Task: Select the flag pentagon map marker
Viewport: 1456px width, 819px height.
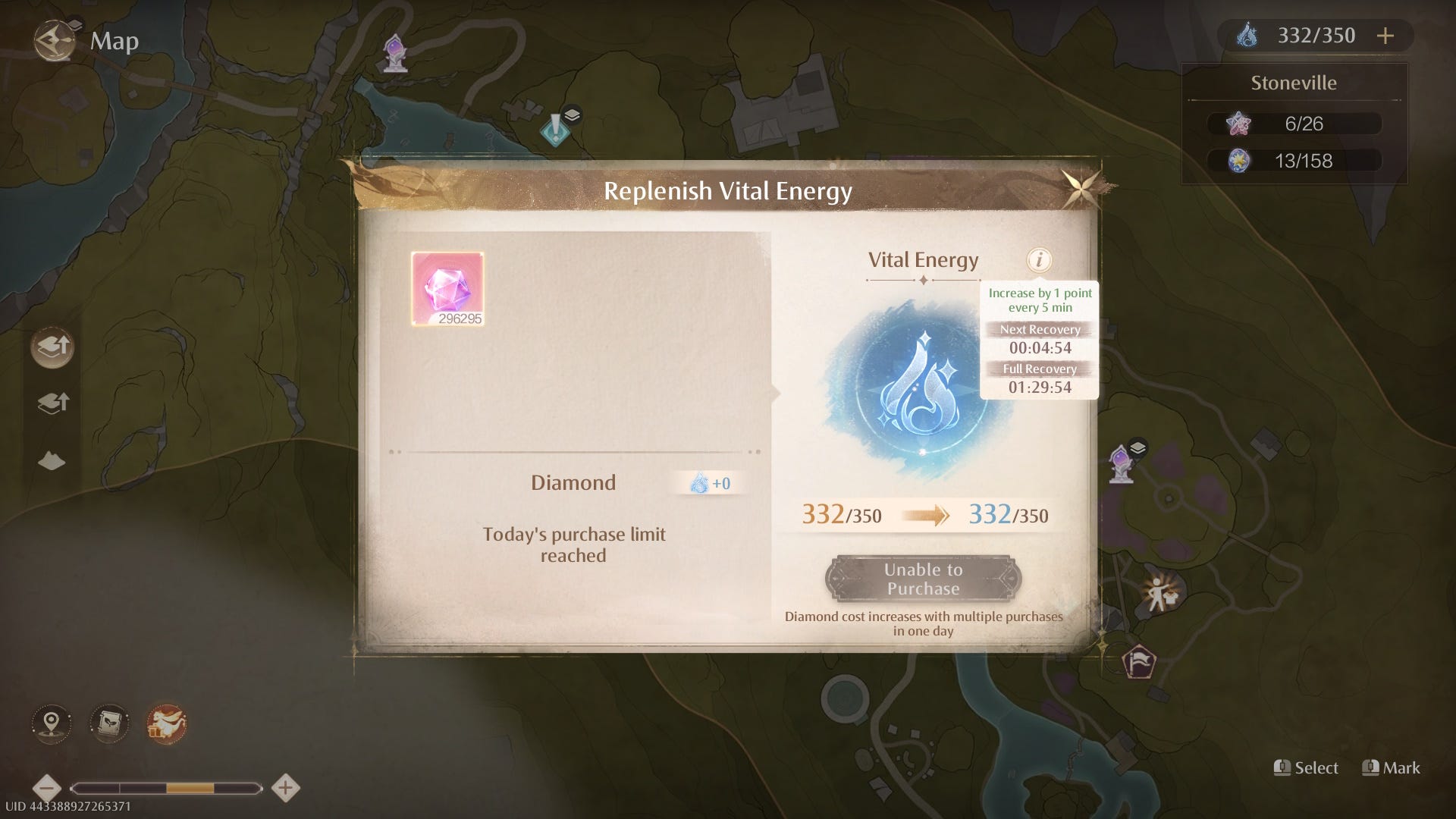Action: click(x=1138, y=662)
